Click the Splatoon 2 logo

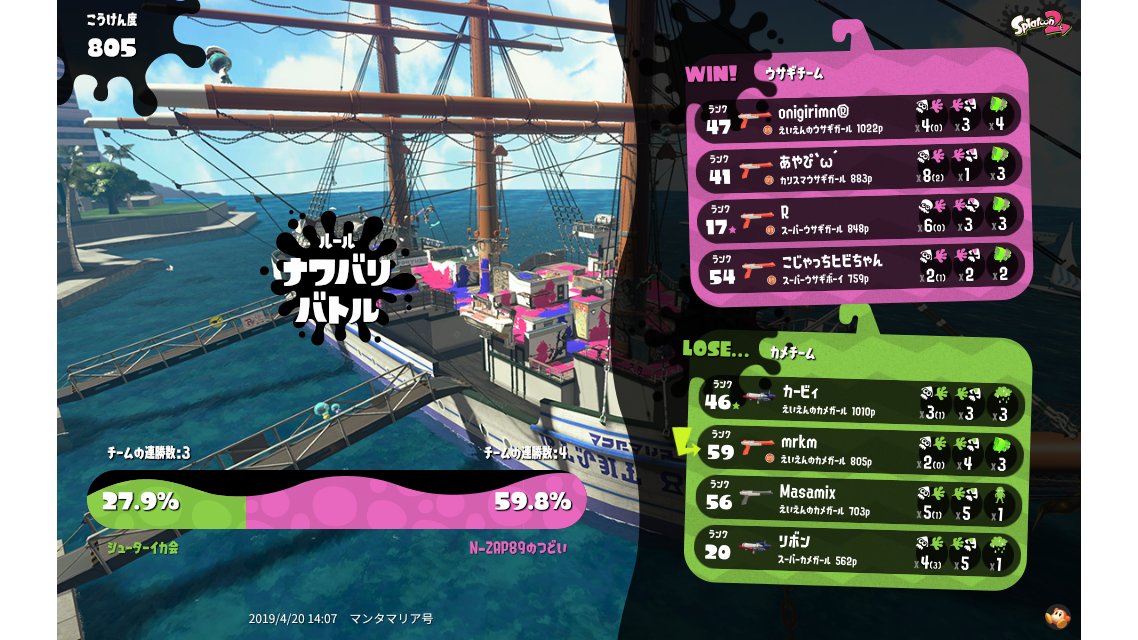(x=1041, y=24)
